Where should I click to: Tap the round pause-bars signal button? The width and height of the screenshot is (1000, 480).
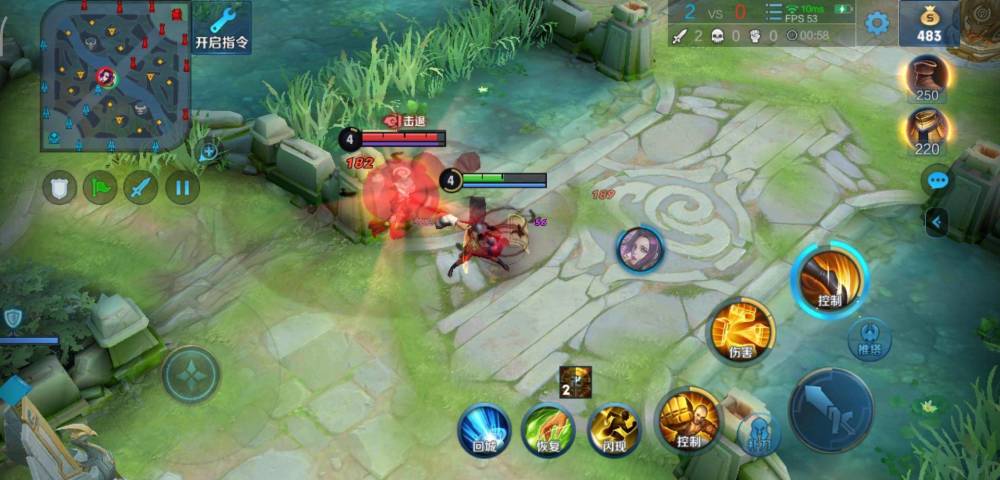coord(182,187)
